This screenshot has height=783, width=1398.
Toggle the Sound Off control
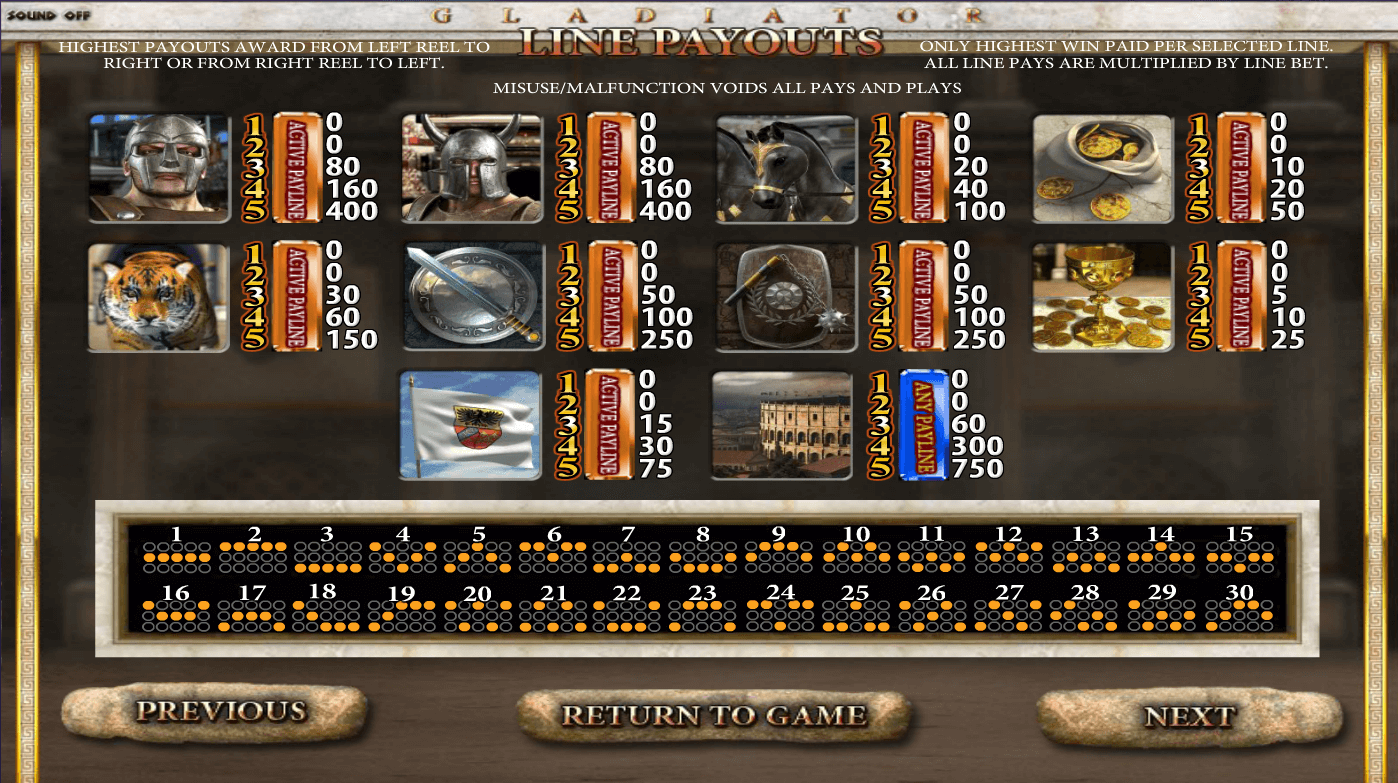pos(48,16)
